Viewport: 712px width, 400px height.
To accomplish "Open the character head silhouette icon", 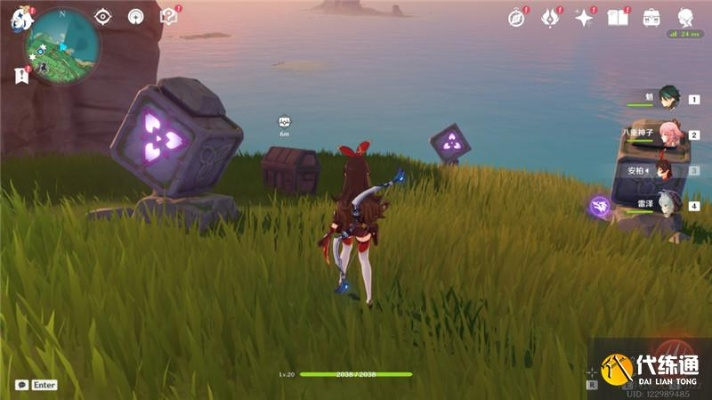I will tap(686, 17).
